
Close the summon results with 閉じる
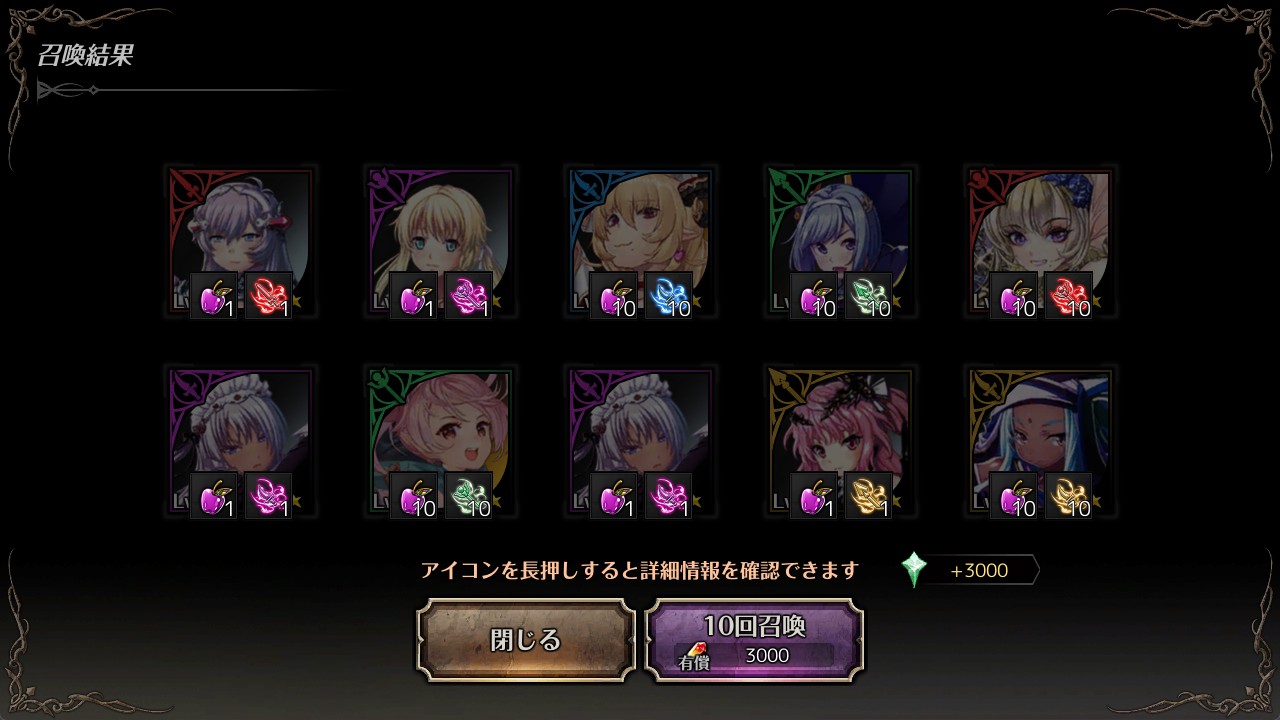coord(526,640)
